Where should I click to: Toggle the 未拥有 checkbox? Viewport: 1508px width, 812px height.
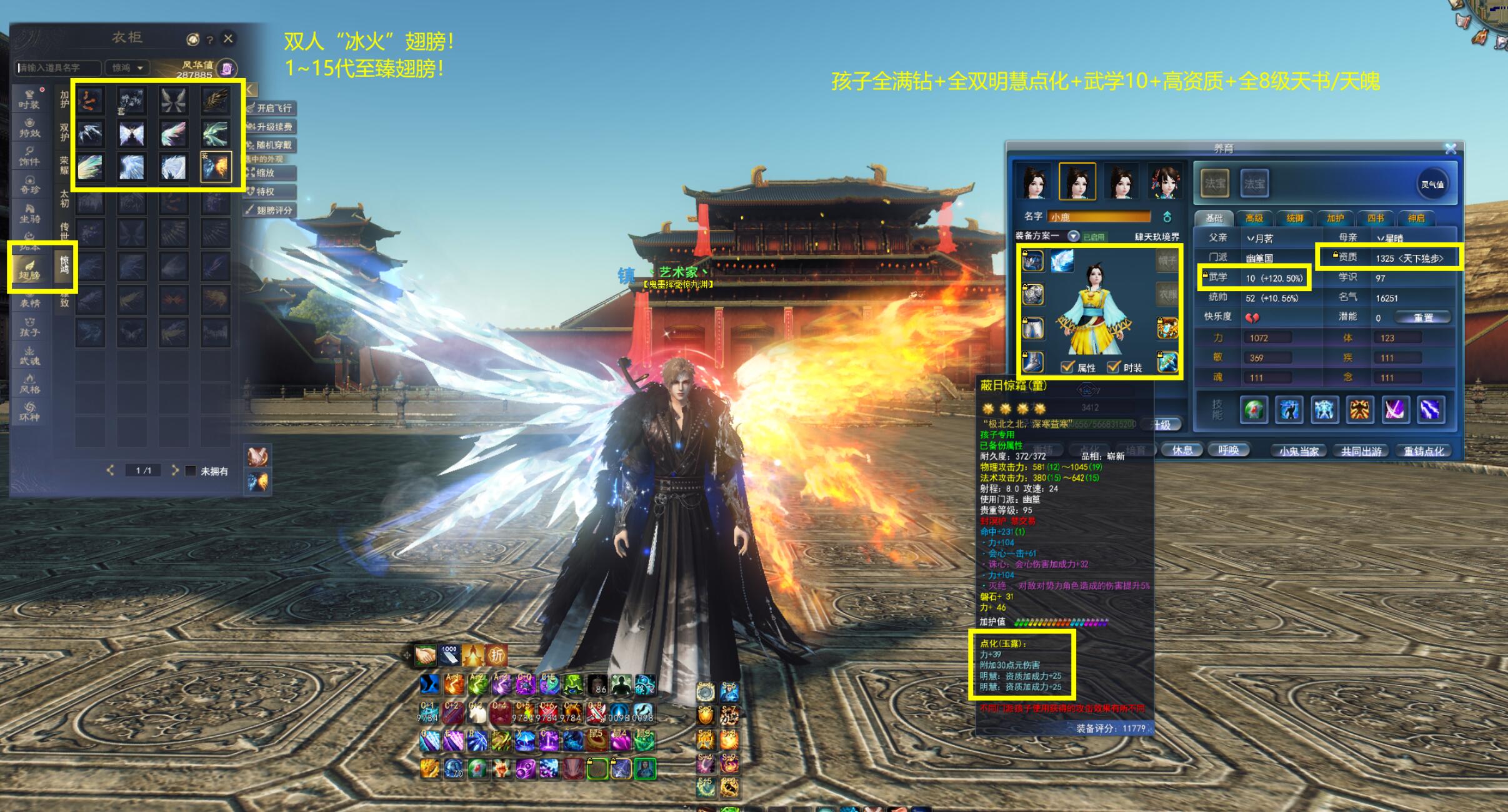(x=191, y=470)
